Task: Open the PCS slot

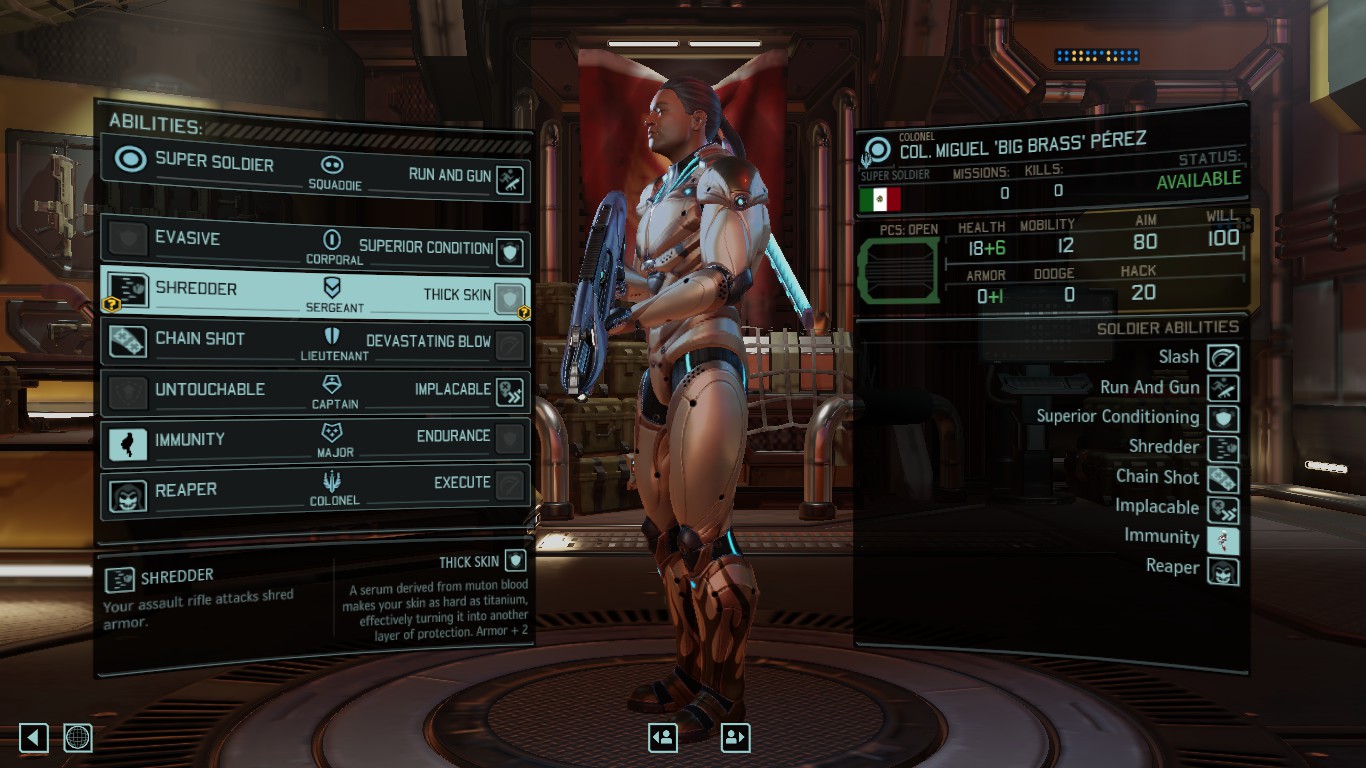Action: click(898, 270)
